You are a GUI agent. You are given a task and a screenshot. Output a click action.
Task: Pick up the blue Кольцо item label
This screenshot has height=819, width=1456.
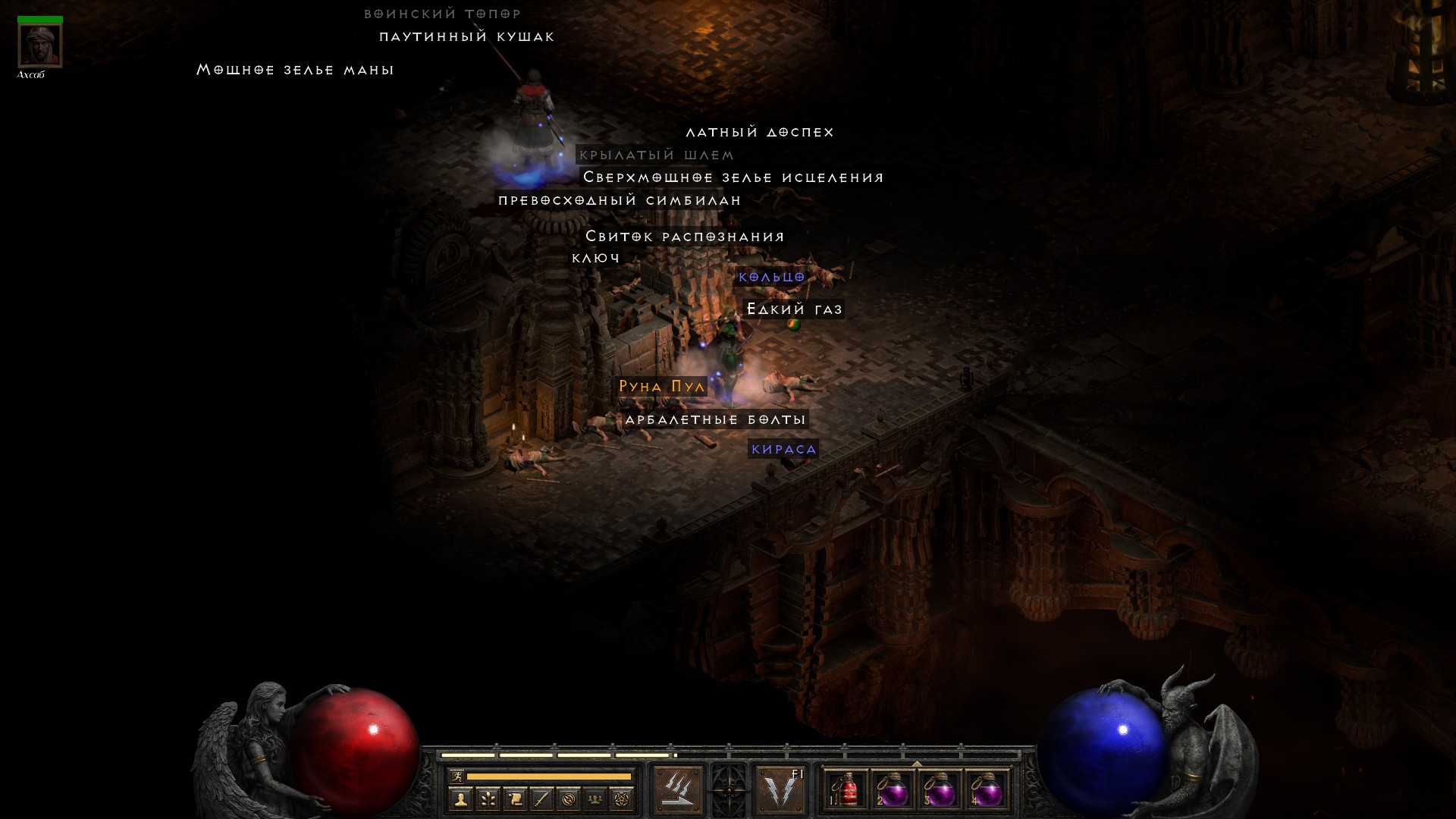tap(771, 278)
